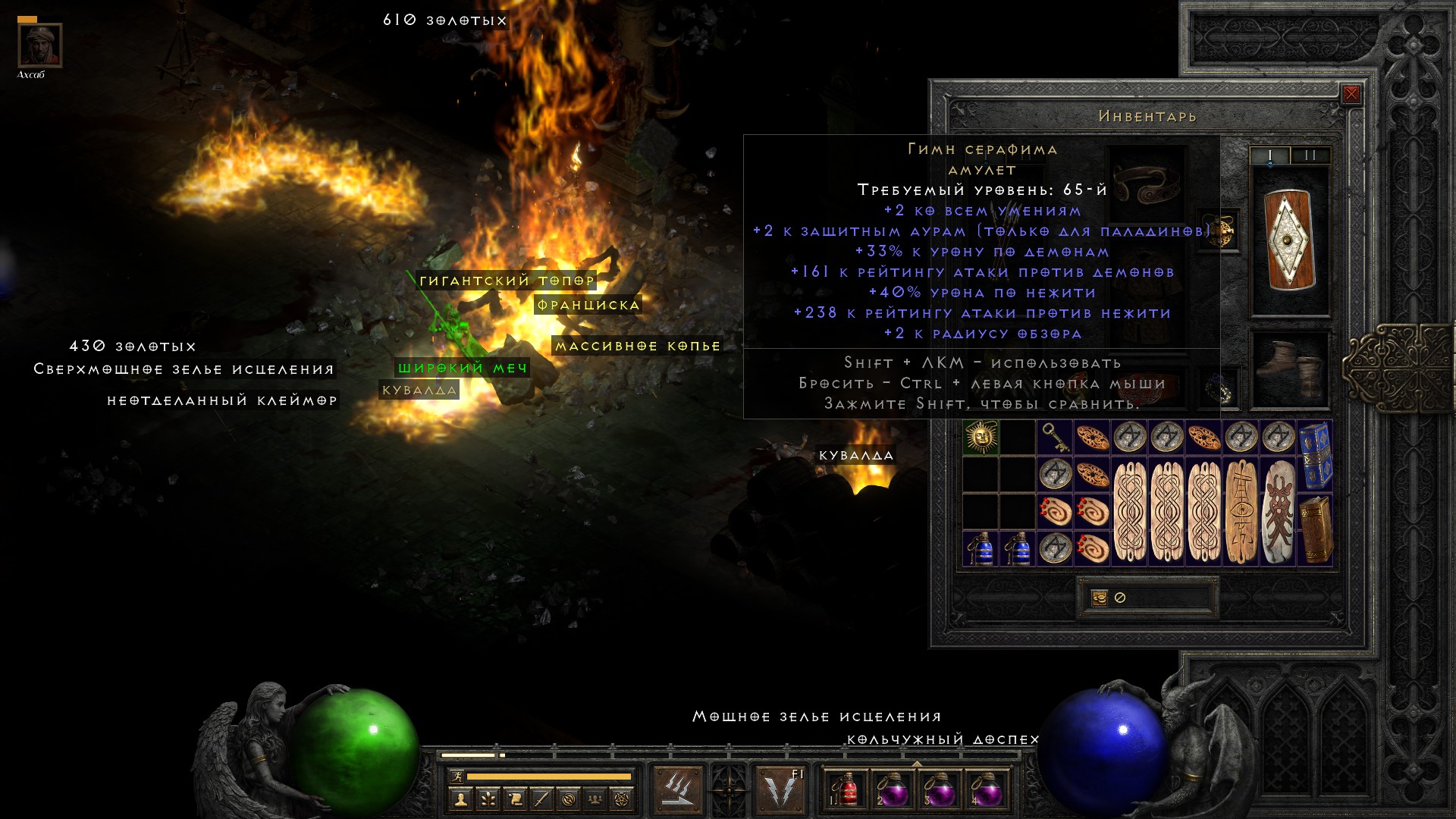
Task: Click the Ахсаб mercenary portrait
Action: (x=39, y=45)
